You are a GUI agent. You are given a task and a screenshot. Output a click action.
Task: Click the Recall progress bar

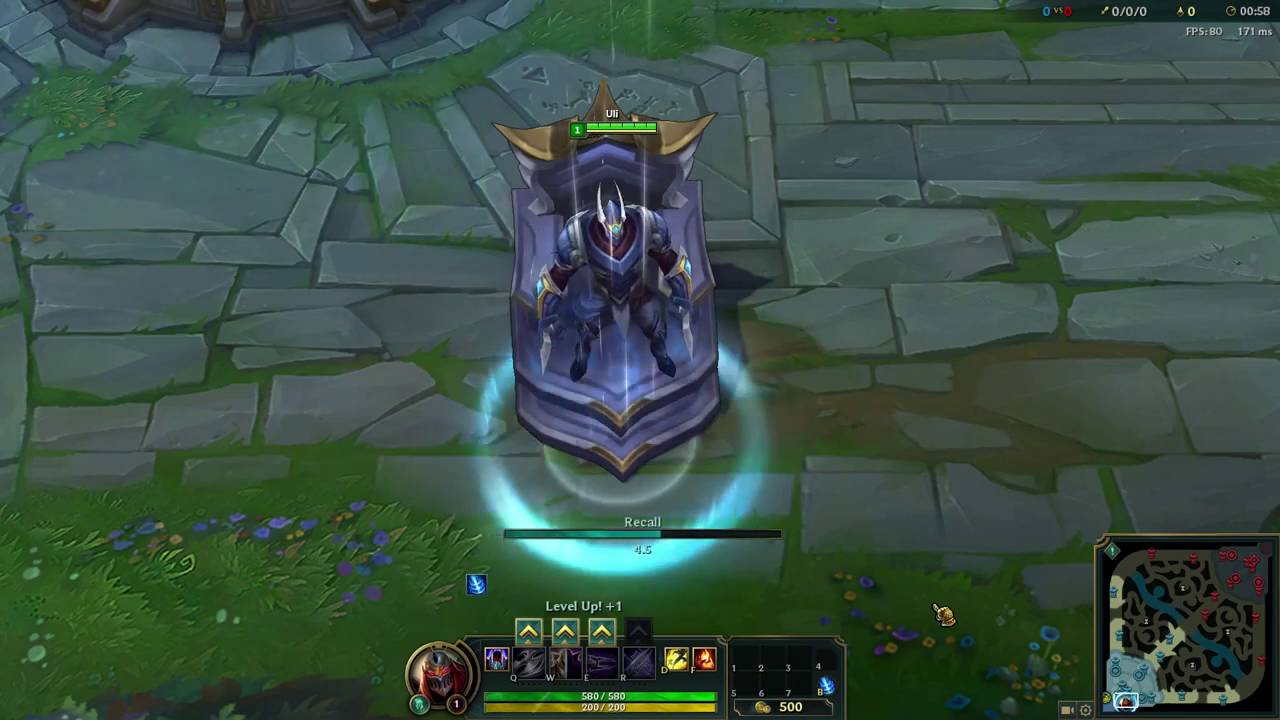click(x=642, y=533)
